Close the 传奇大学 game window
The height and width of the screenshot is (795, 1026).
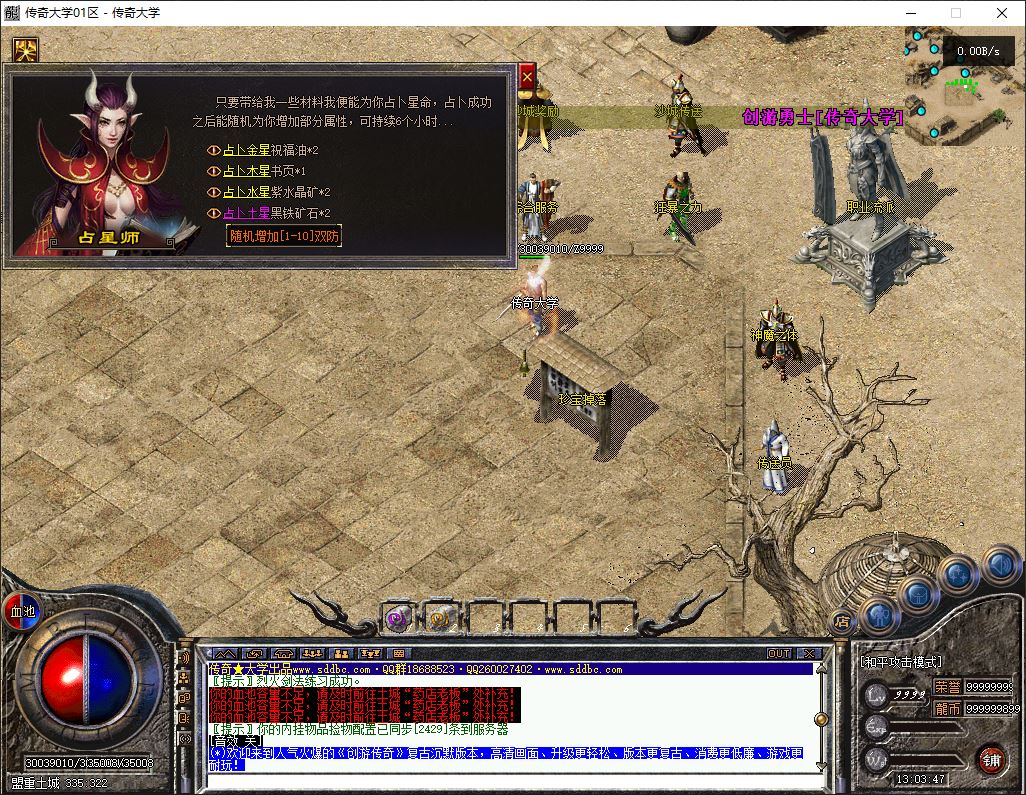1002,13
